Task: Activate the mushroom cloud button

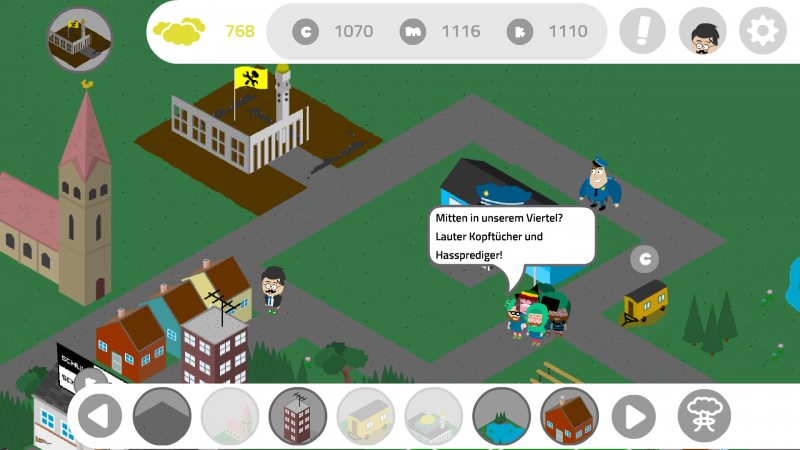Action: click(x=704, y=414)
